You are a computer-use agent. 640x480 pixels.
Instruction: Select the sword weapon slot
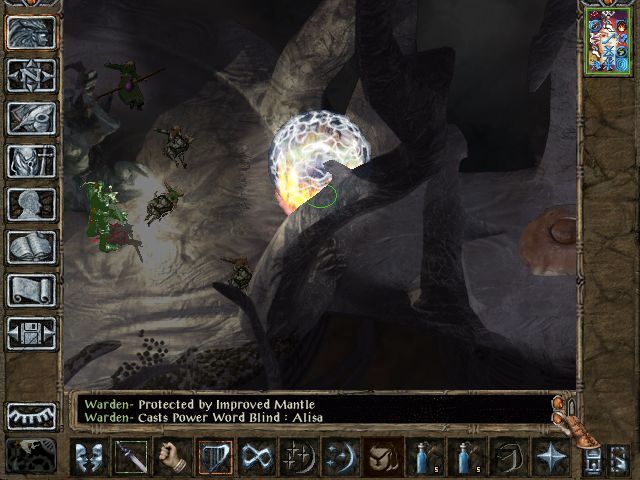click(x=131, y=457)
